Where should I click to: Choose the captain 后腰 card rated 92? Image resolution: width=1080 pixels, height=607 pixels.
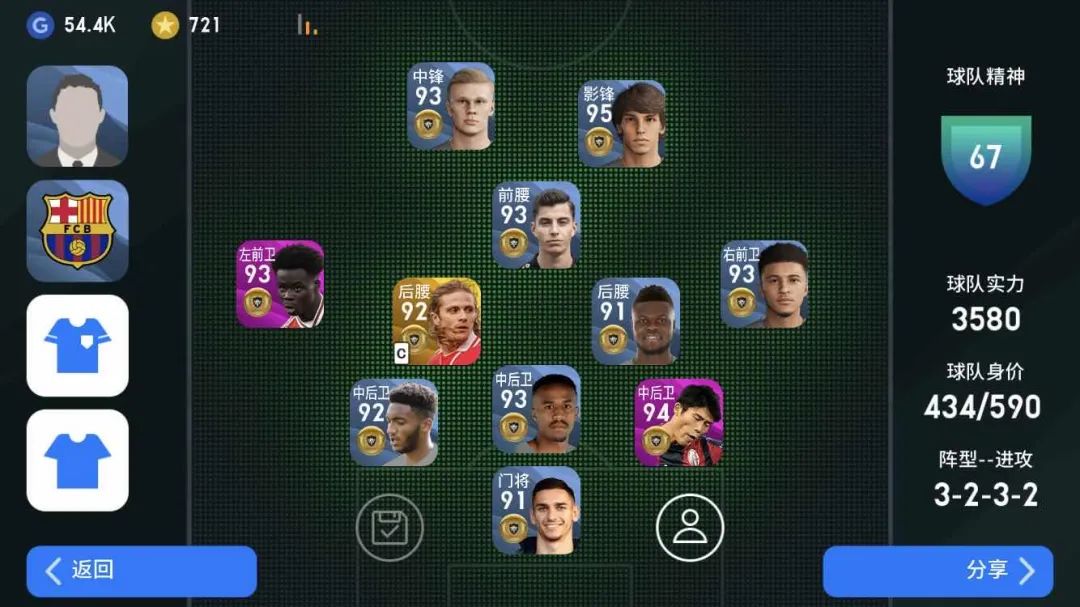pyautogui.click(x=437, y=321)
